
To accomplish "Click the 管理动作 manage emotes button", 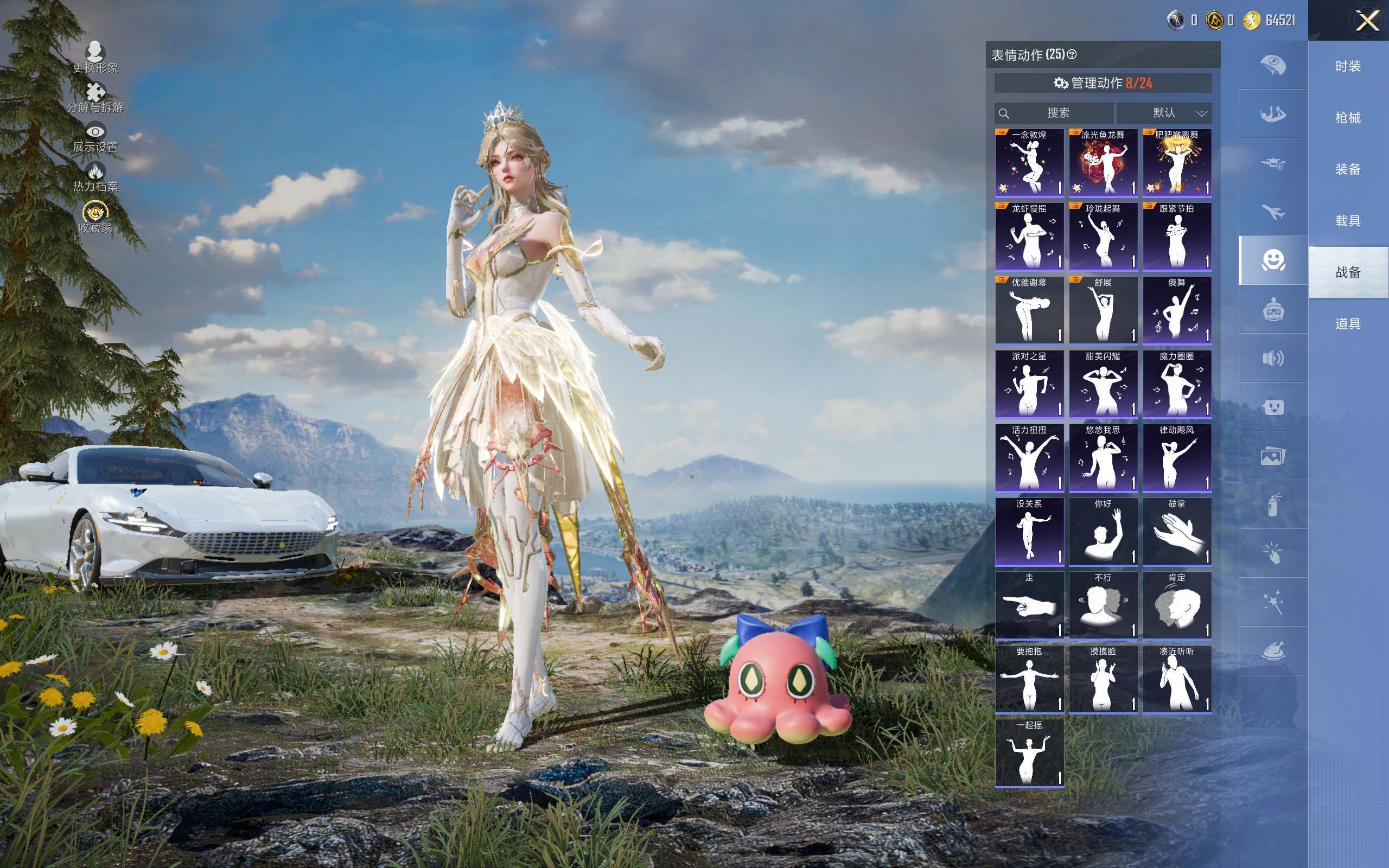I will click(1103, 83).
